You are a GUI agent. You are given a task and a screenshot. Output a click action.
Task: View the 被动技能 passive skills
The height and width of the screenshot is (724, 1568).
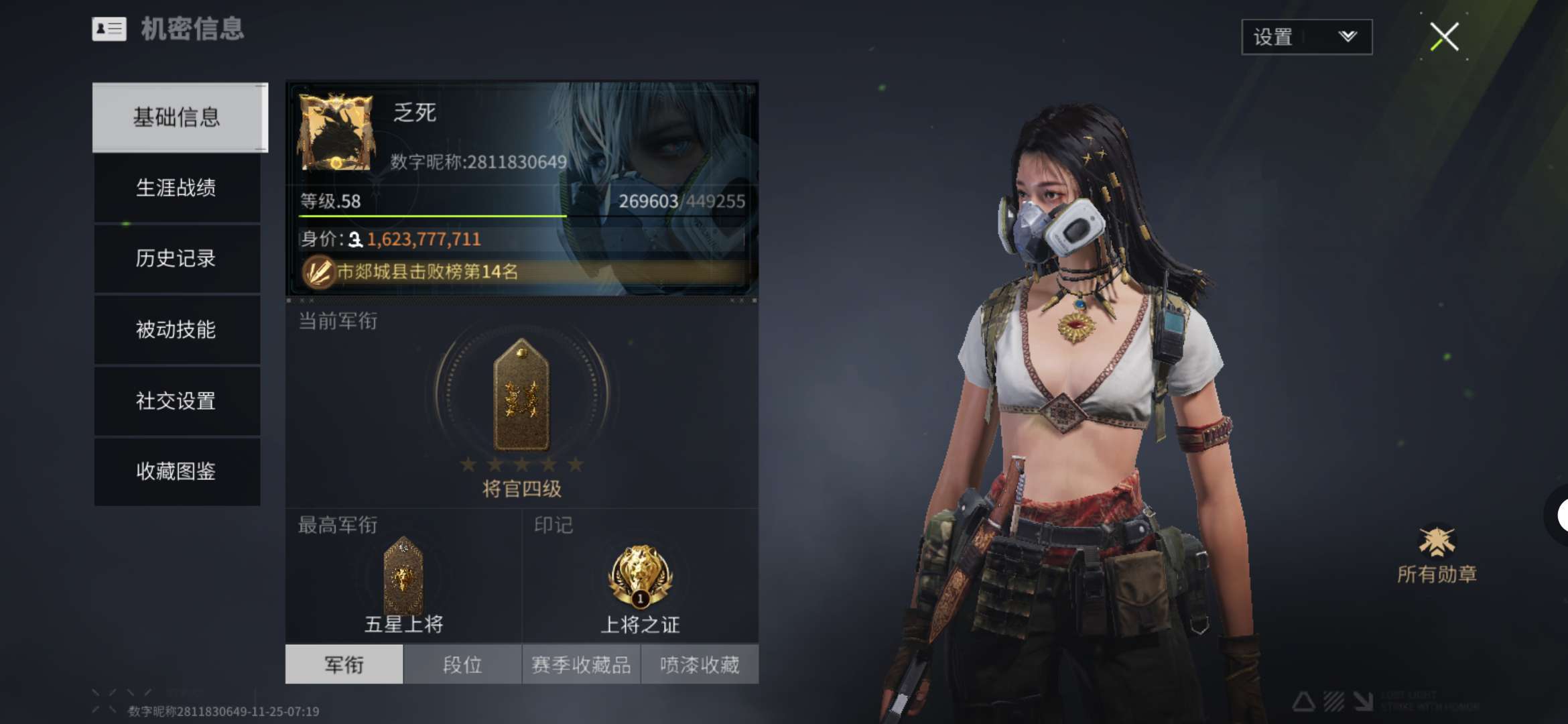[x=176, y=329]
